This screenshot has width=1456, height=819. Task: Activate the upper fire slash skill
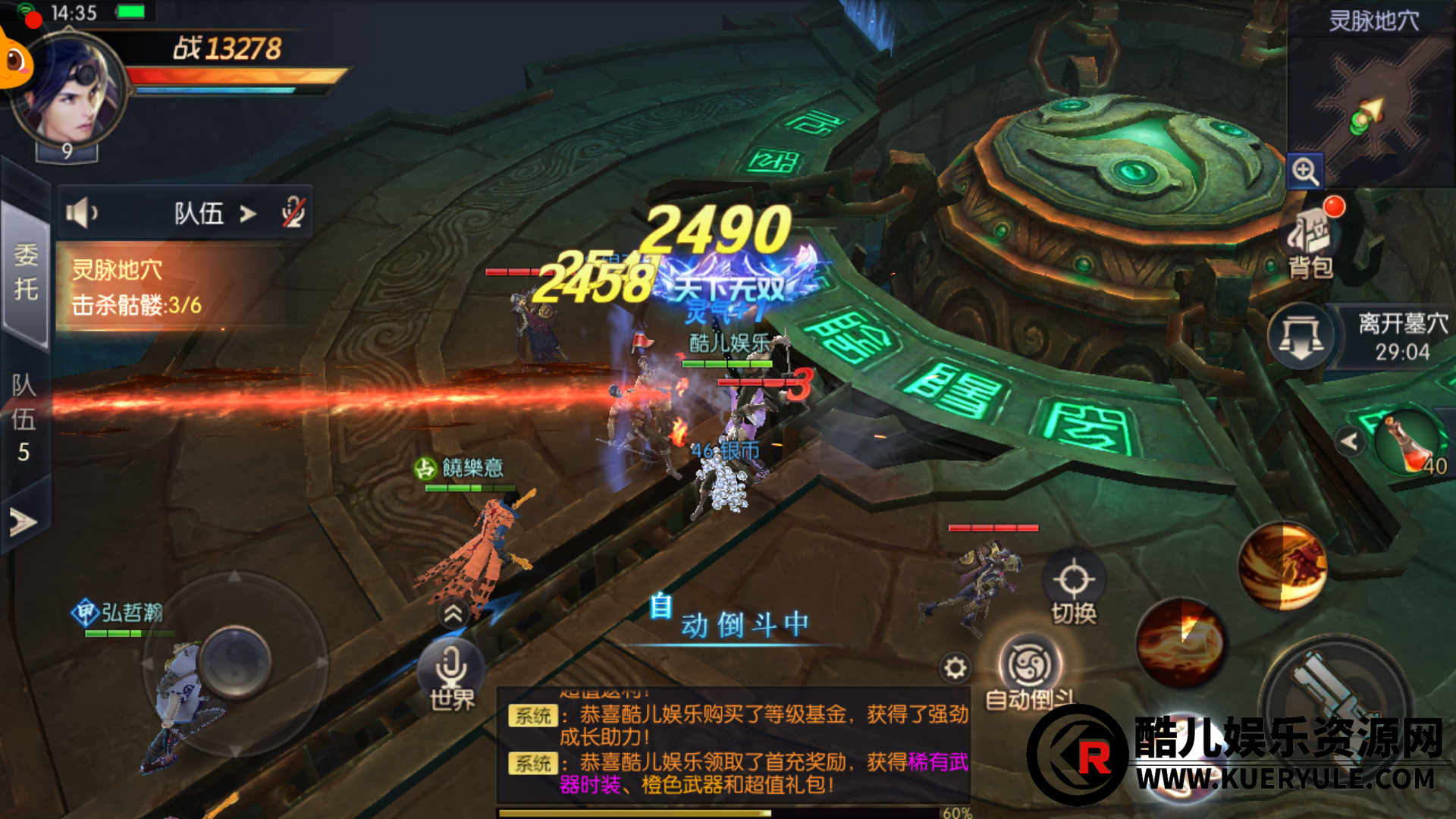(1282, 566)
